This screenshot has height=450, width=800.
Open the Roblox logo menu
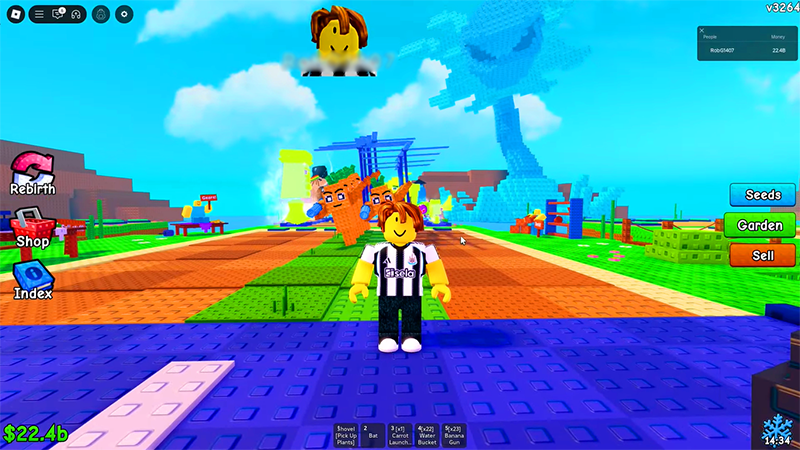pyautogui.click(x=14, y=14)
